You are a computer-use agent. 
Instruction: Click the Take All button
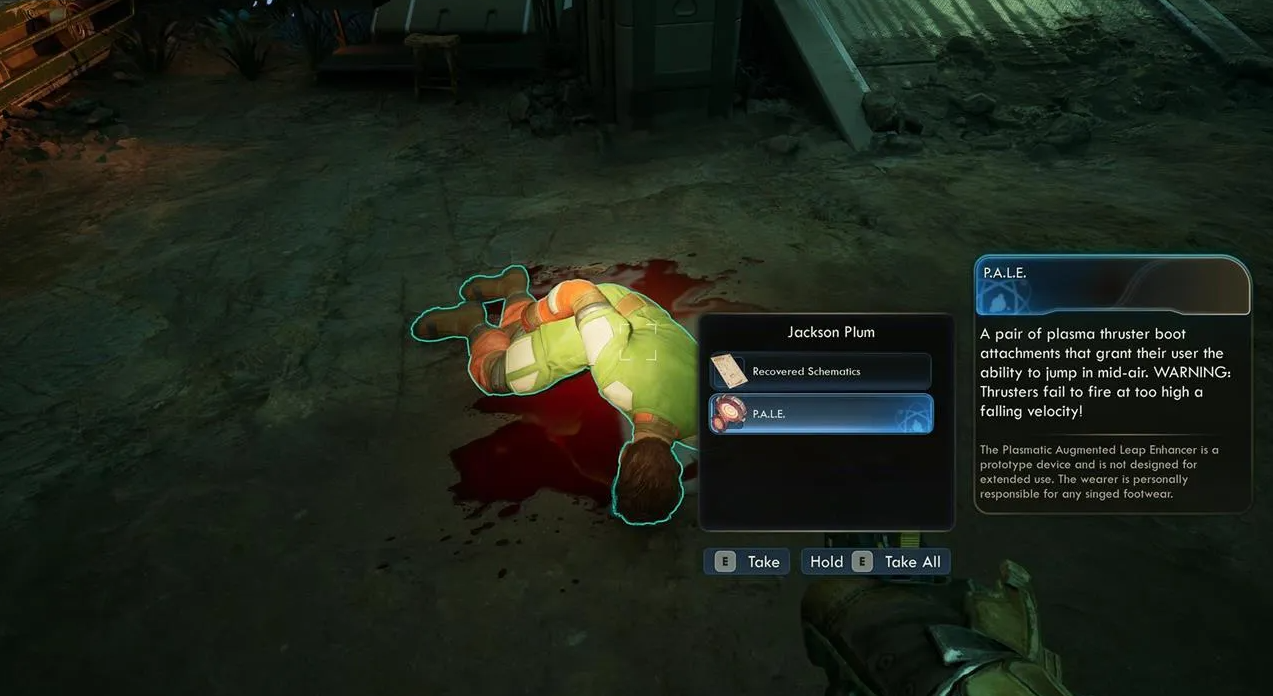876,562
